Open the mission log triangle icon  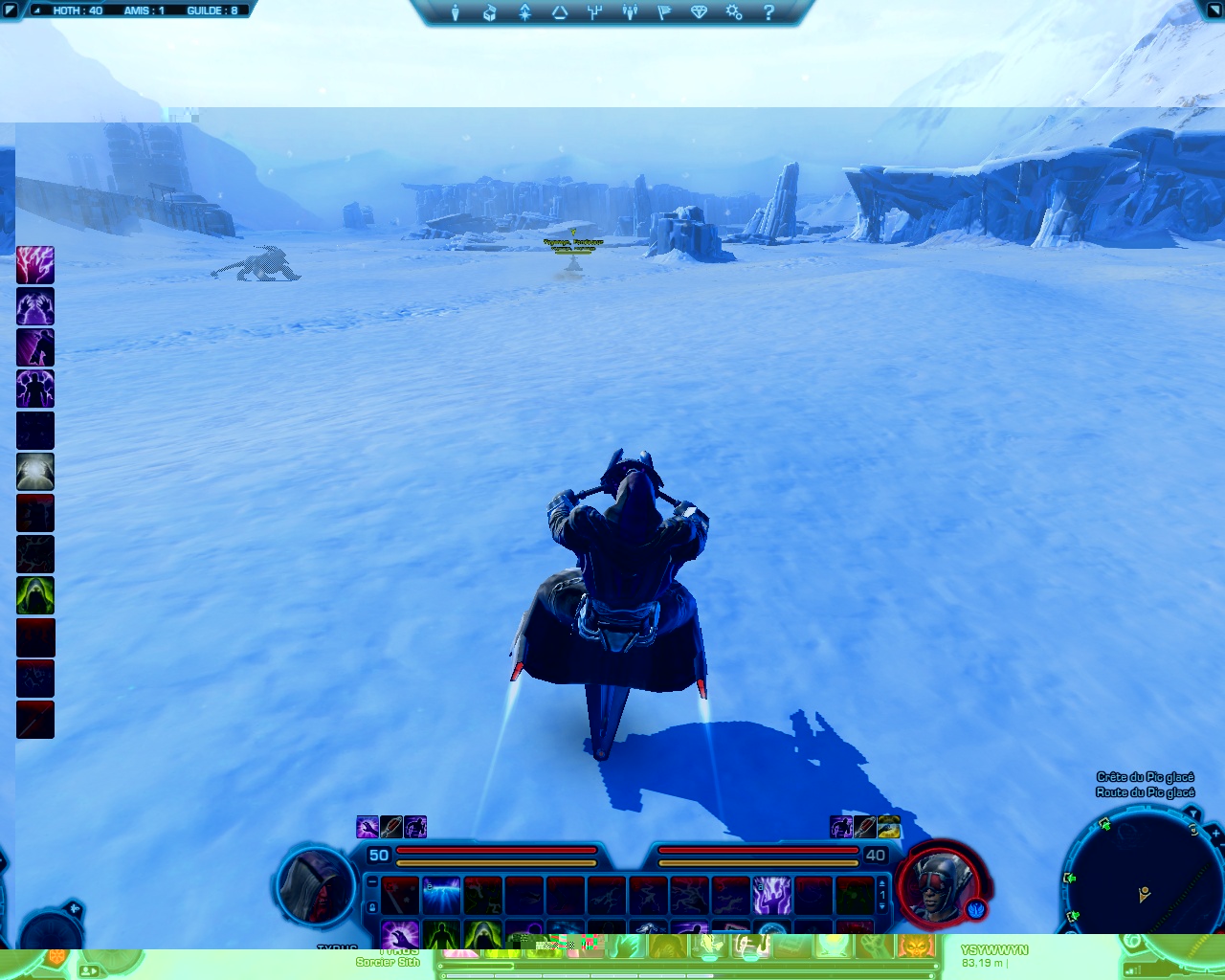coord(560,12)
